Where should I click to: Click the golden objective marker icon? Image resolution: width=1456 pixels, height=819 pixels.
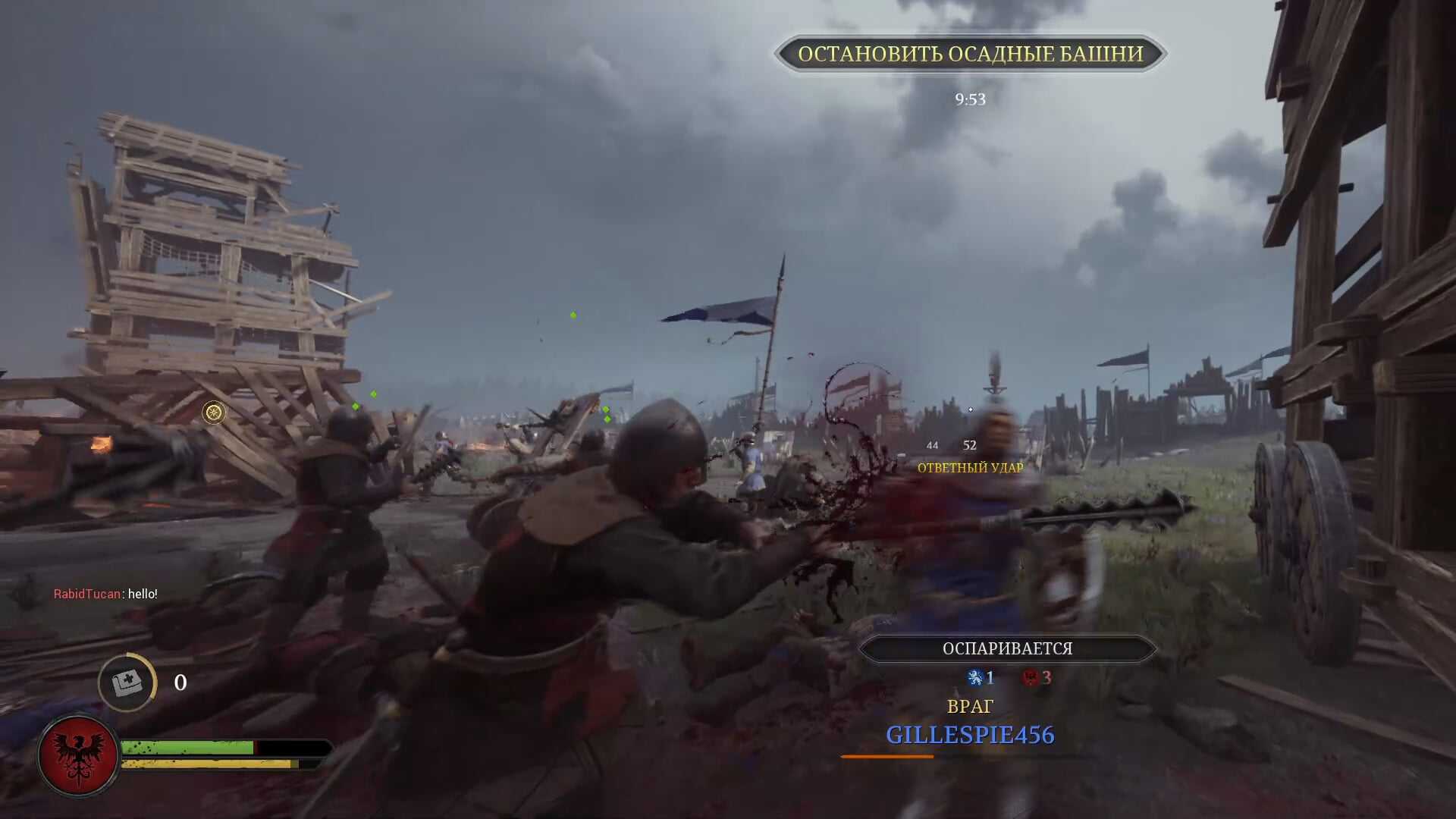point(214,412)
